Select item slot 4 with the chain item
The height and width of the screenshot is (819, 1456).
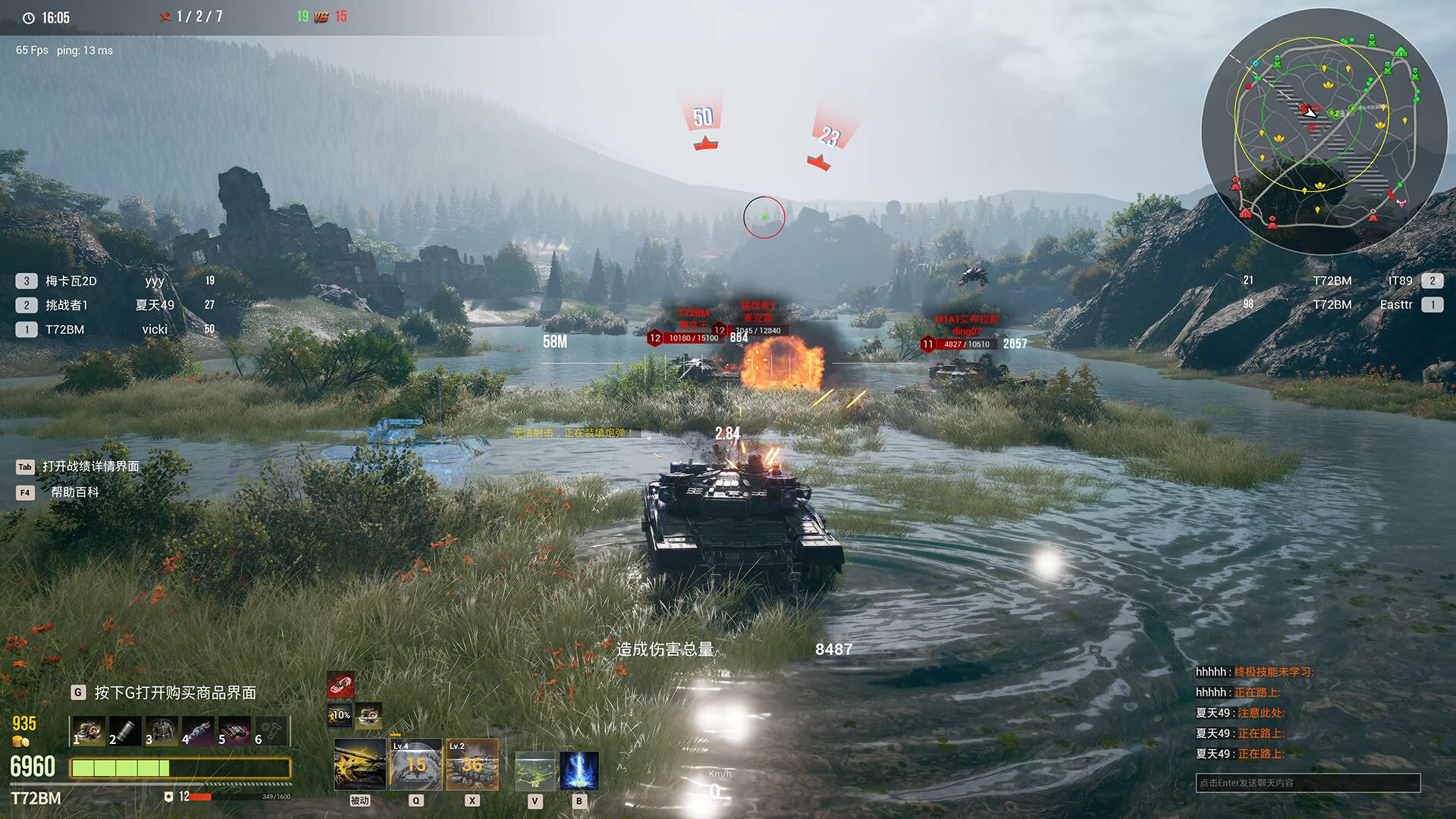(198, 731)
